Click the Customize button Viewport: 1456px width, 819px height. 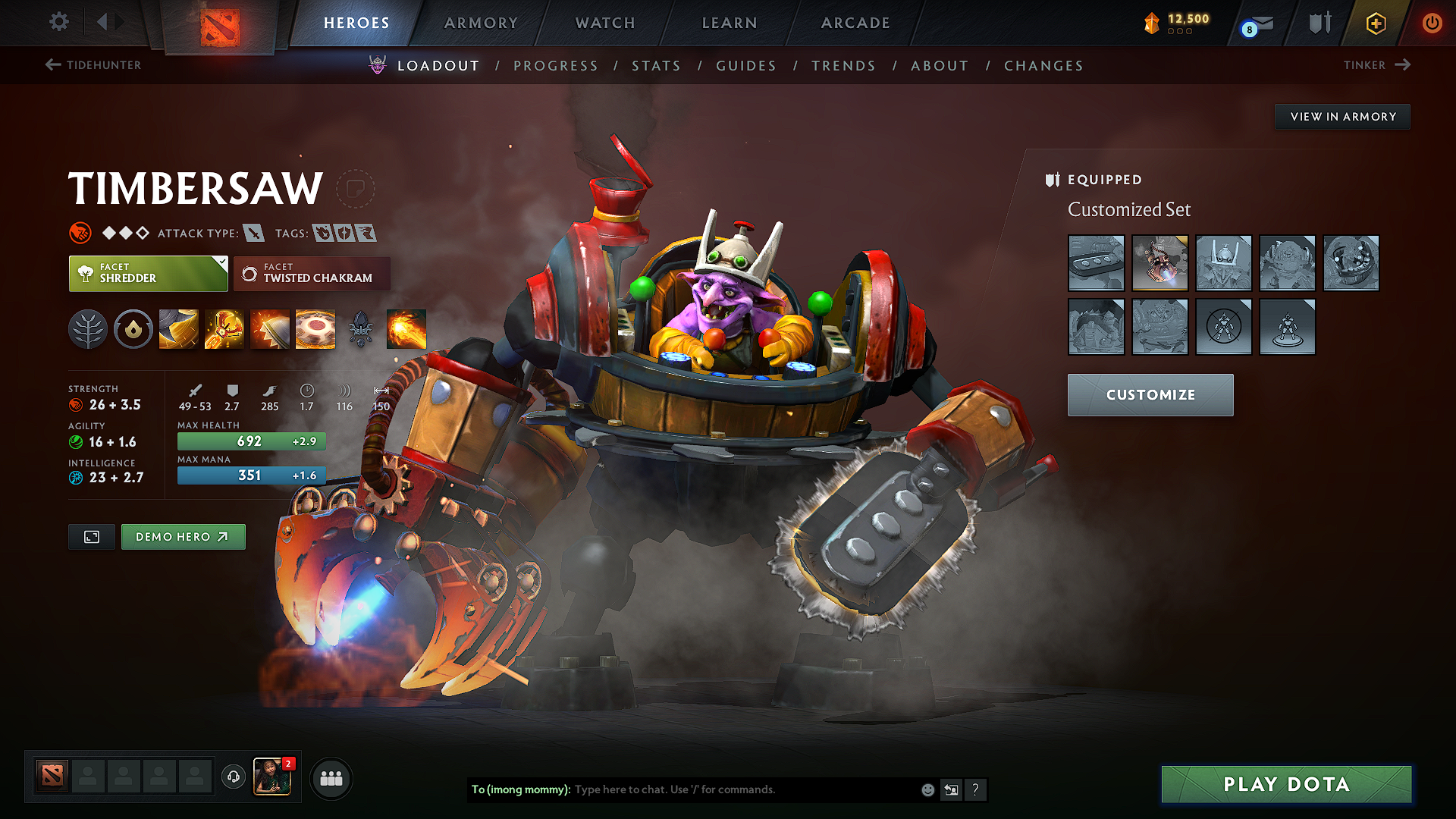[x=1150, y=395]
